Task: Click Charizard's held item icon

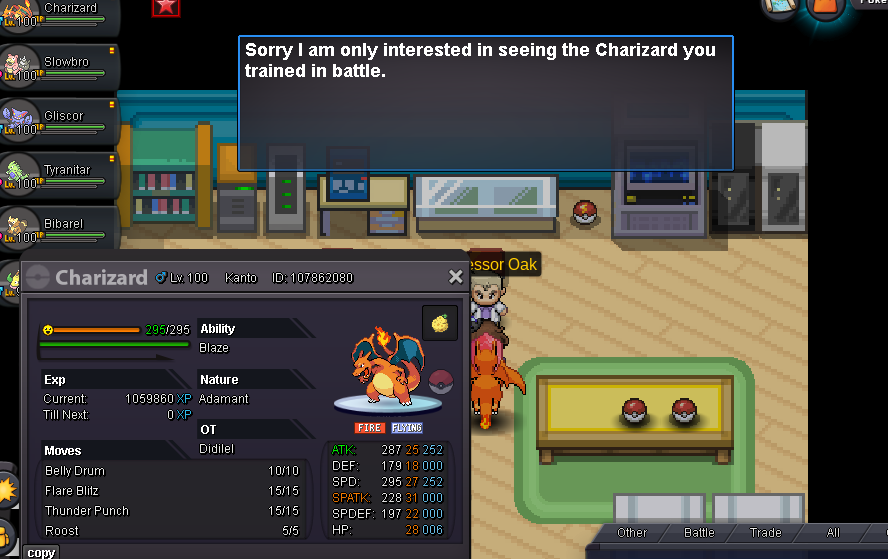Action: coord(440,322)
